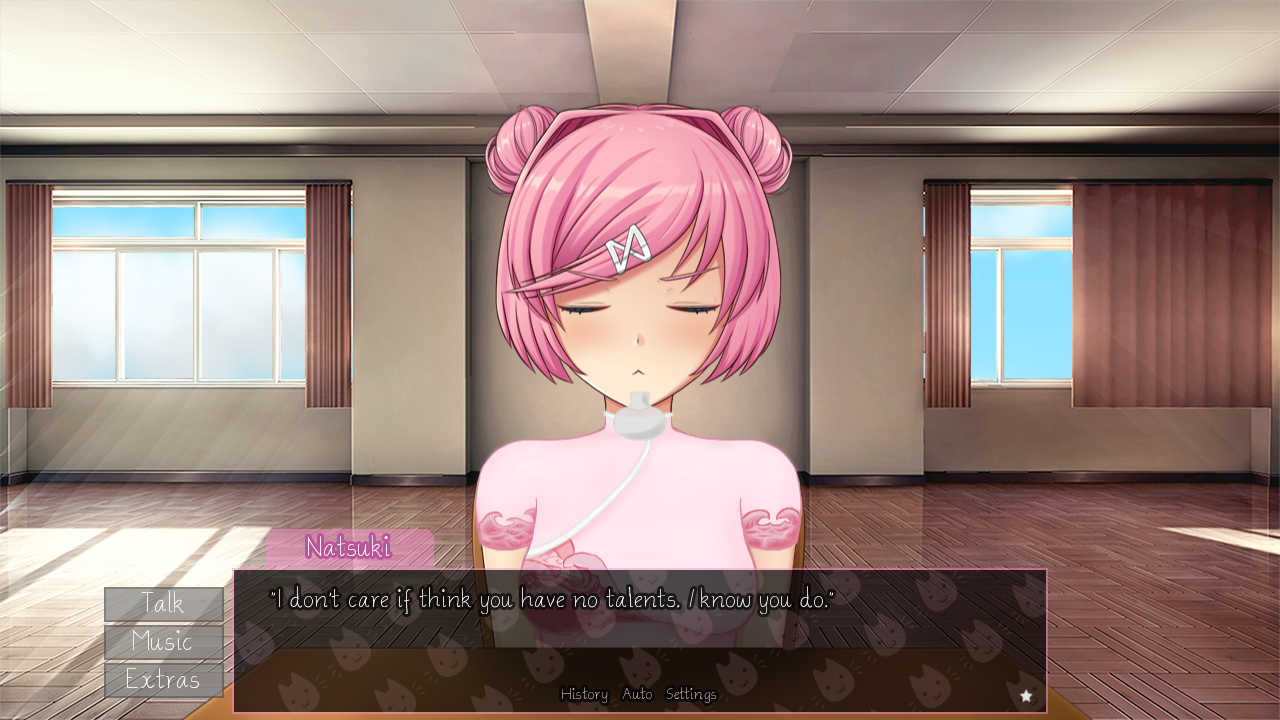Screen dimensions: 1280x720
Task: Open Music via the sidebar button
Action: coord(163,642)
